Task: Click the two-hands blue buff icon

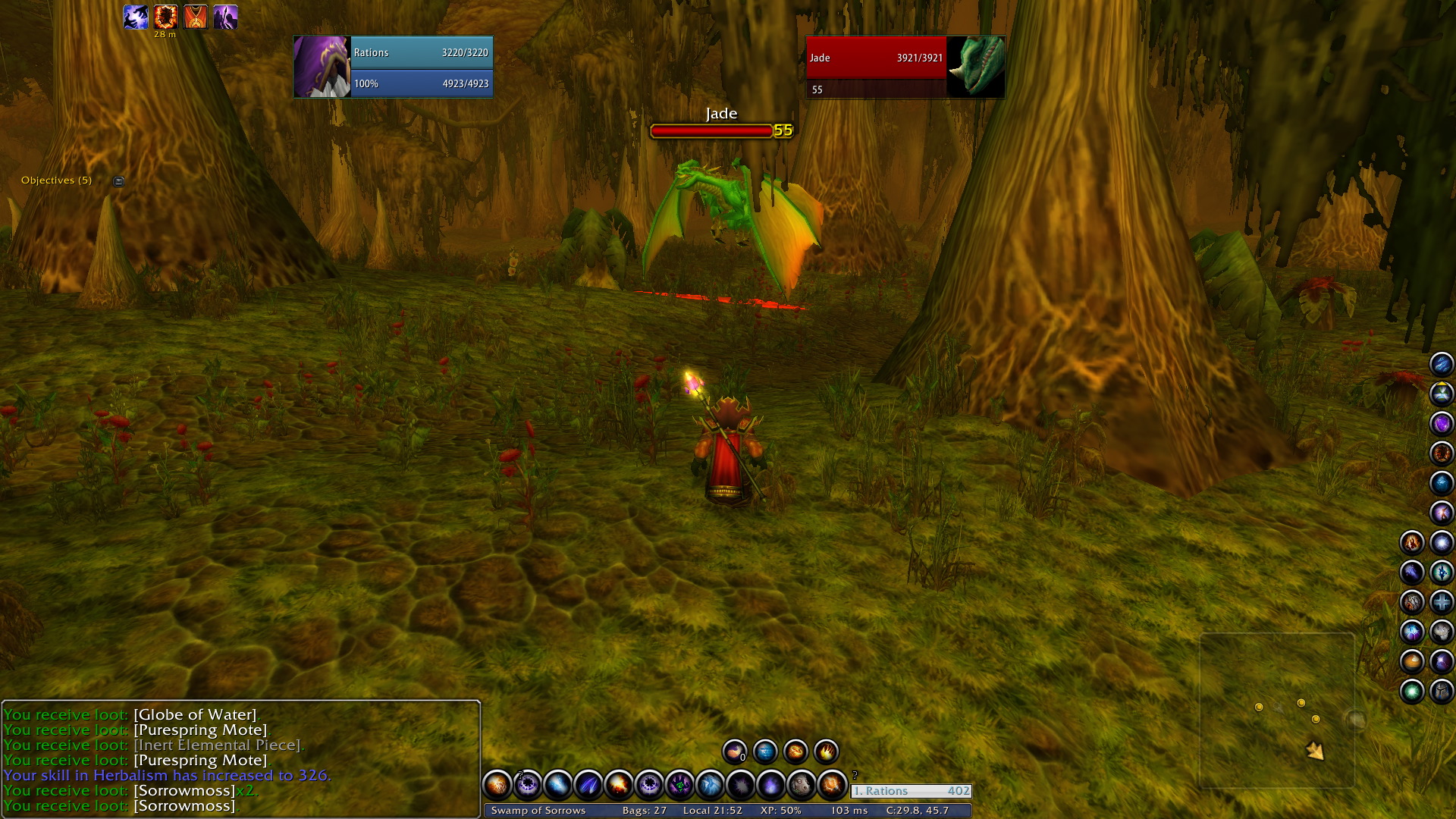Action: point(136,16)
